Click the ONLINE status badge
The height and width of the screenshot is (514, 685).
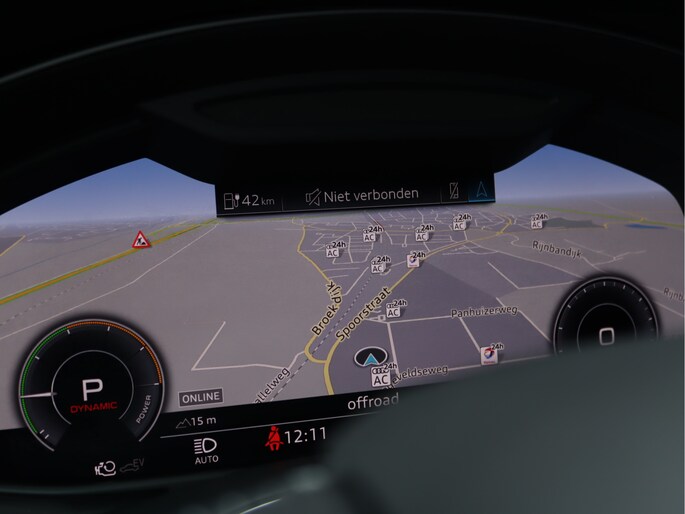[x=200, y=397]
